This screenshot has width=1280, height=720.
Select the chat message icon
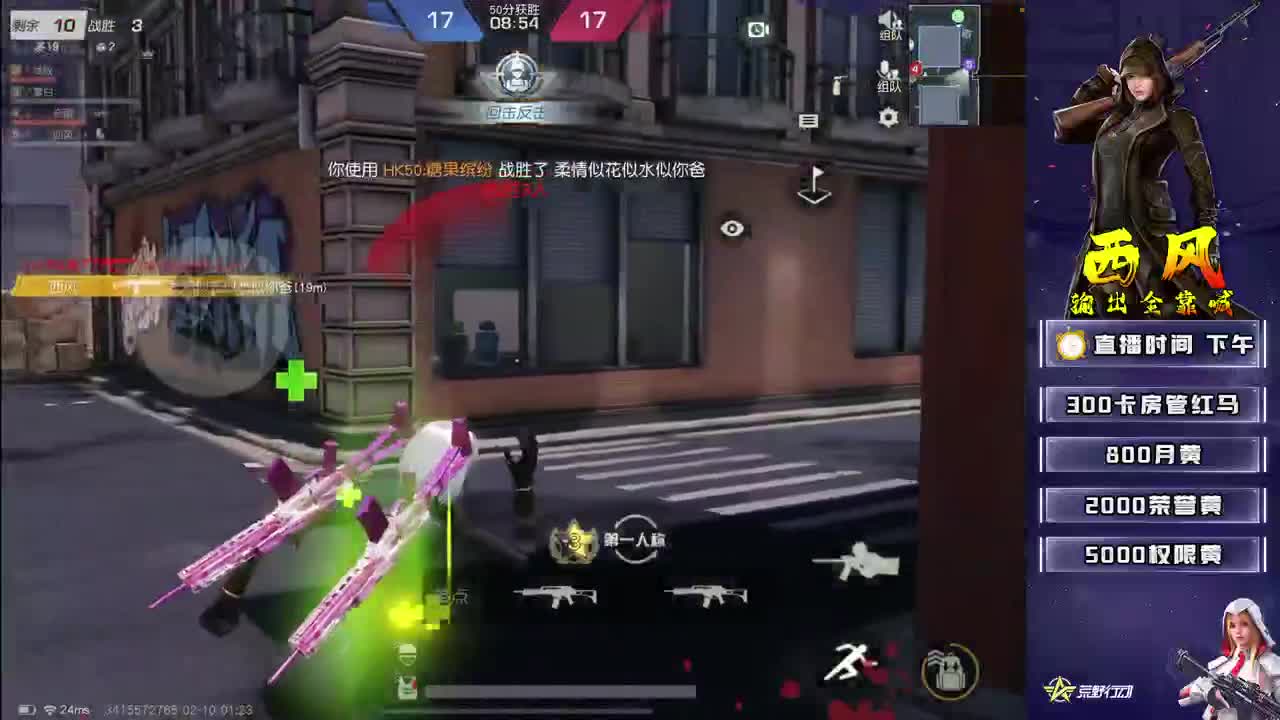[810, 122]
